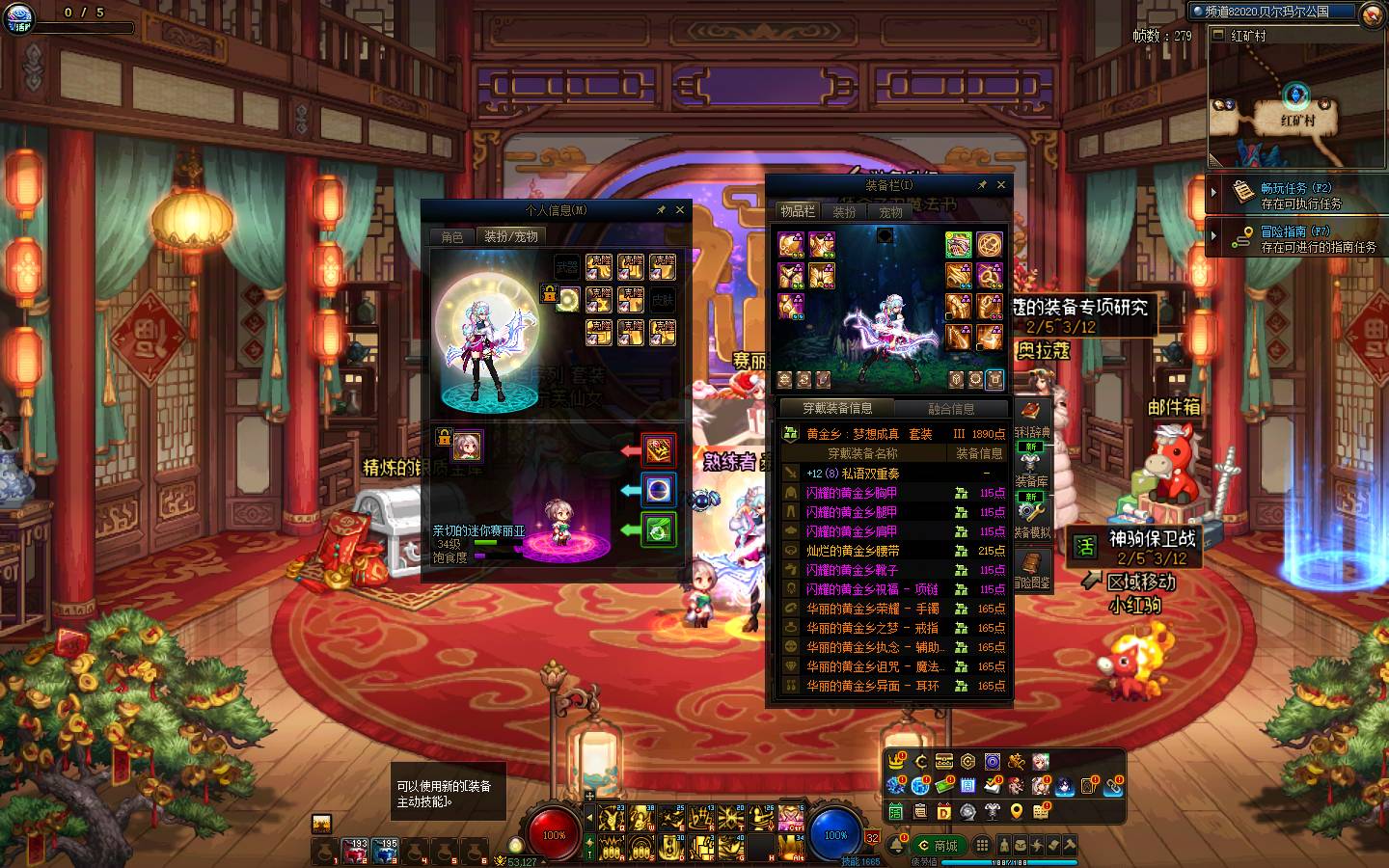Viewport: 1389px width, 868px height.
Task: Open the grid menu button beside 商城
Action: point(981,846)
